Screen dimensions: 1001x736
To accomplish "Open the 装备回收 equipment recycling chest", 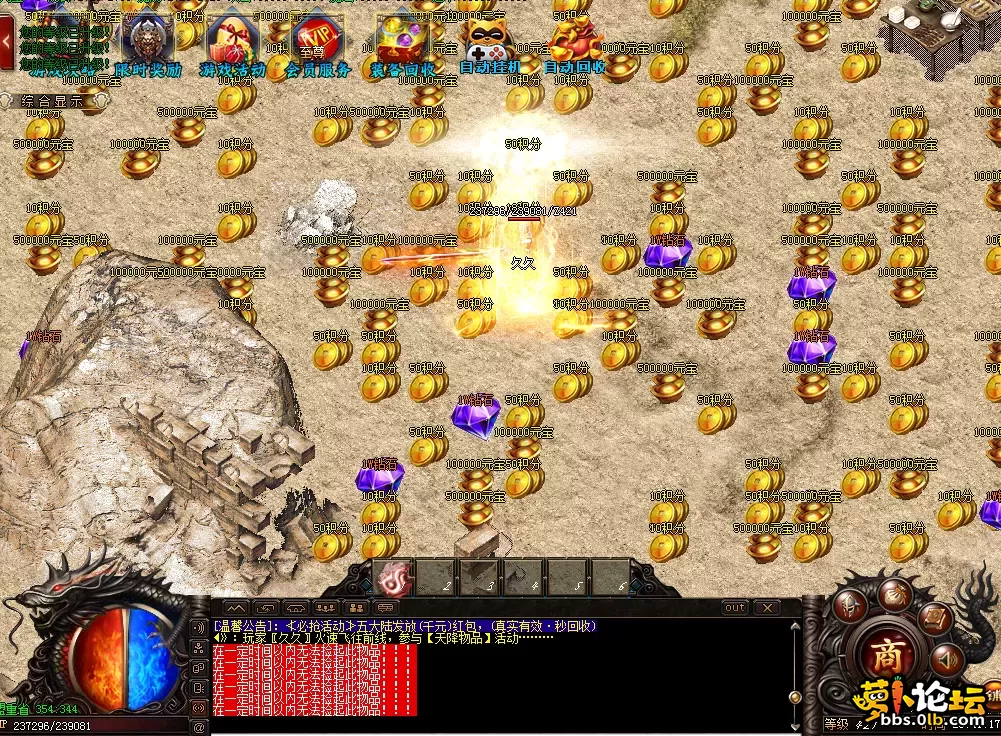I will pyautogui.click(x=402, y=45).
